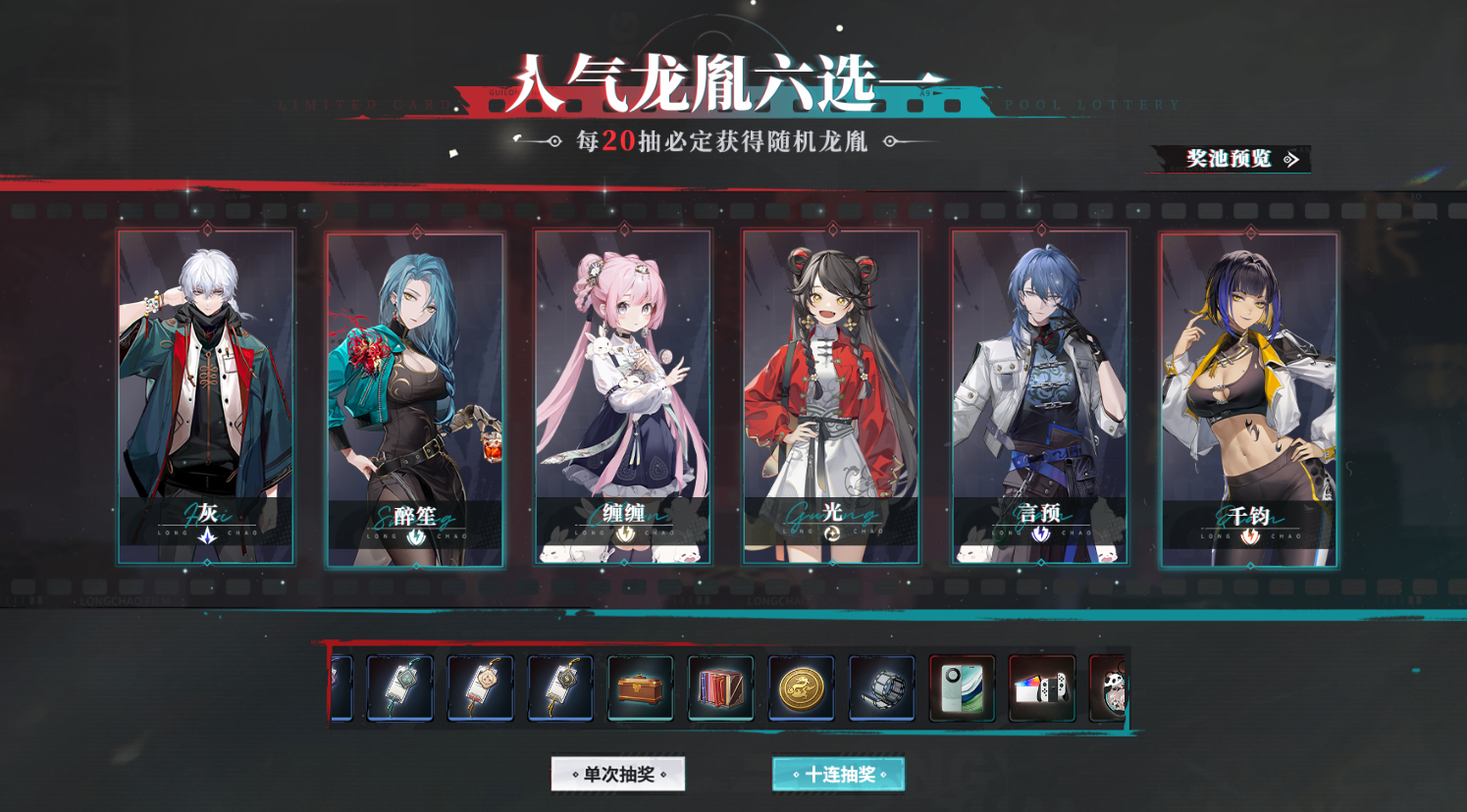
Task: Select the white game console prize
Action: [x=1042, y=688]
